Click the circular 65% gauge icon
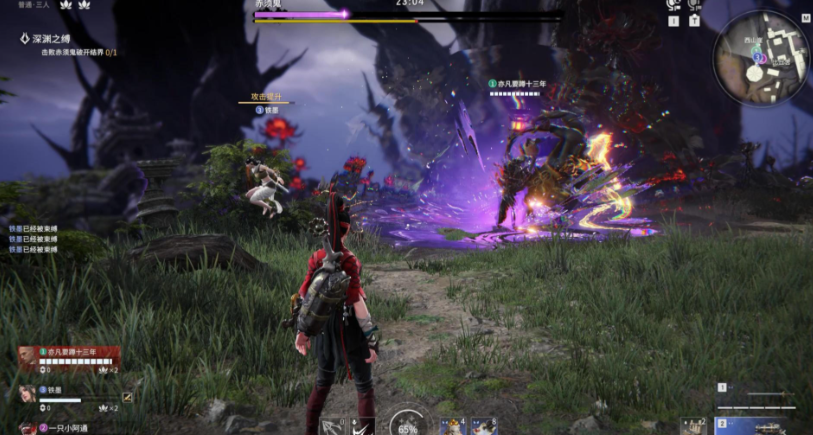The width and height of the screenshot is (813, 435). [x=407, y=424]
